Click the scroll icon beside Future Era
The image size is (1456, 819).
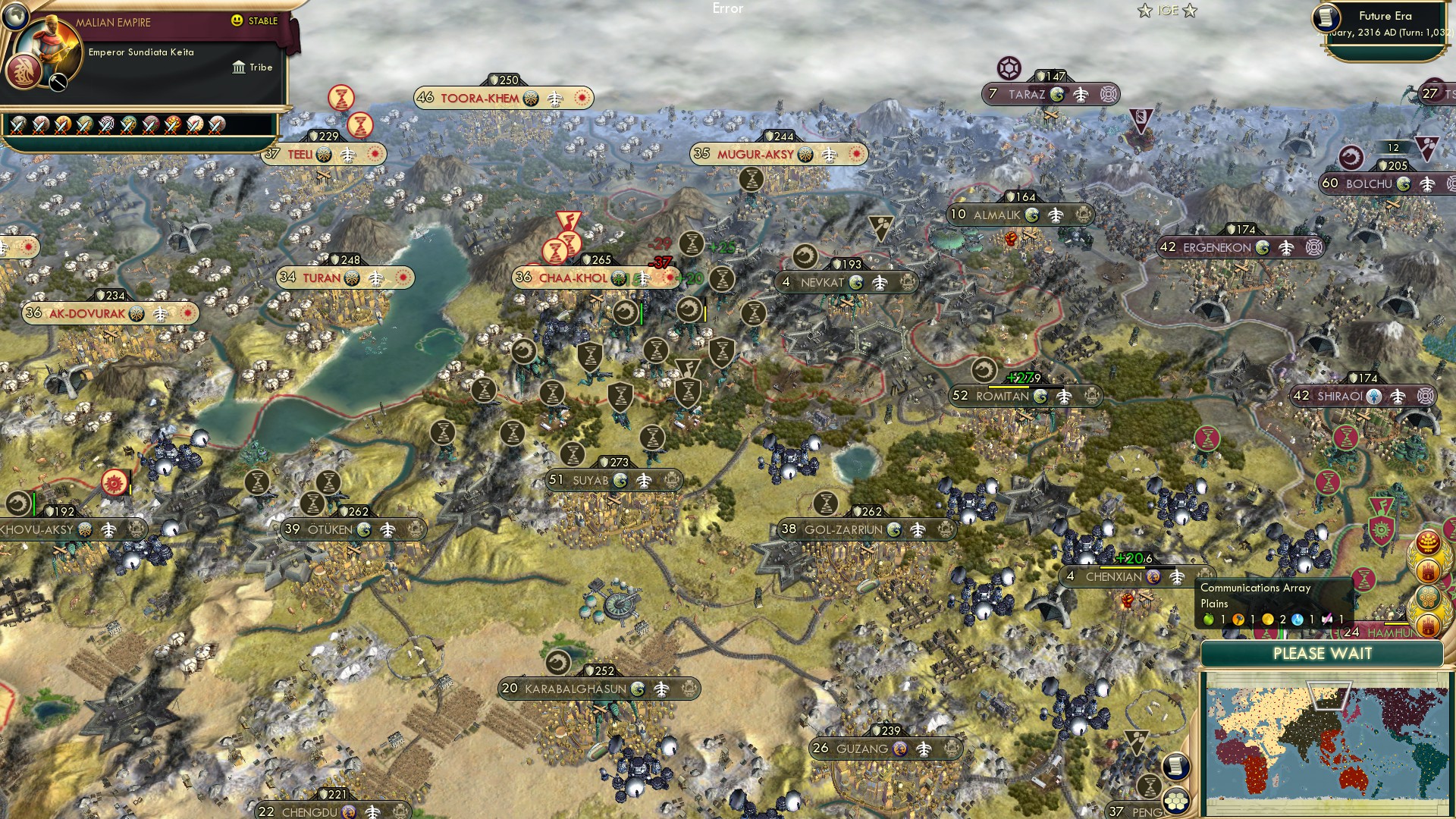(1326, 18)
